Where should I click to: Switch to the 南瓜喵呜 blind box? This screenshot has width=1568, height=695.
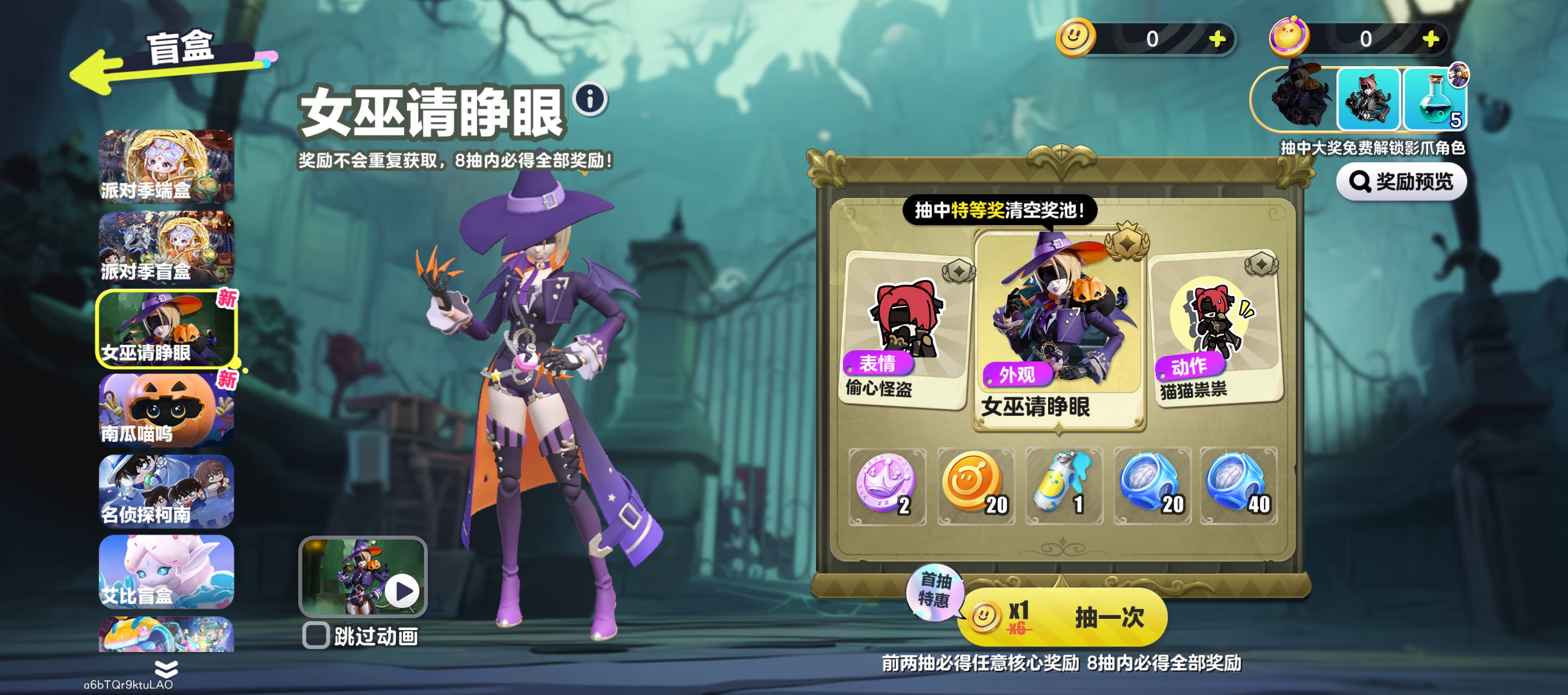(166, 410)
